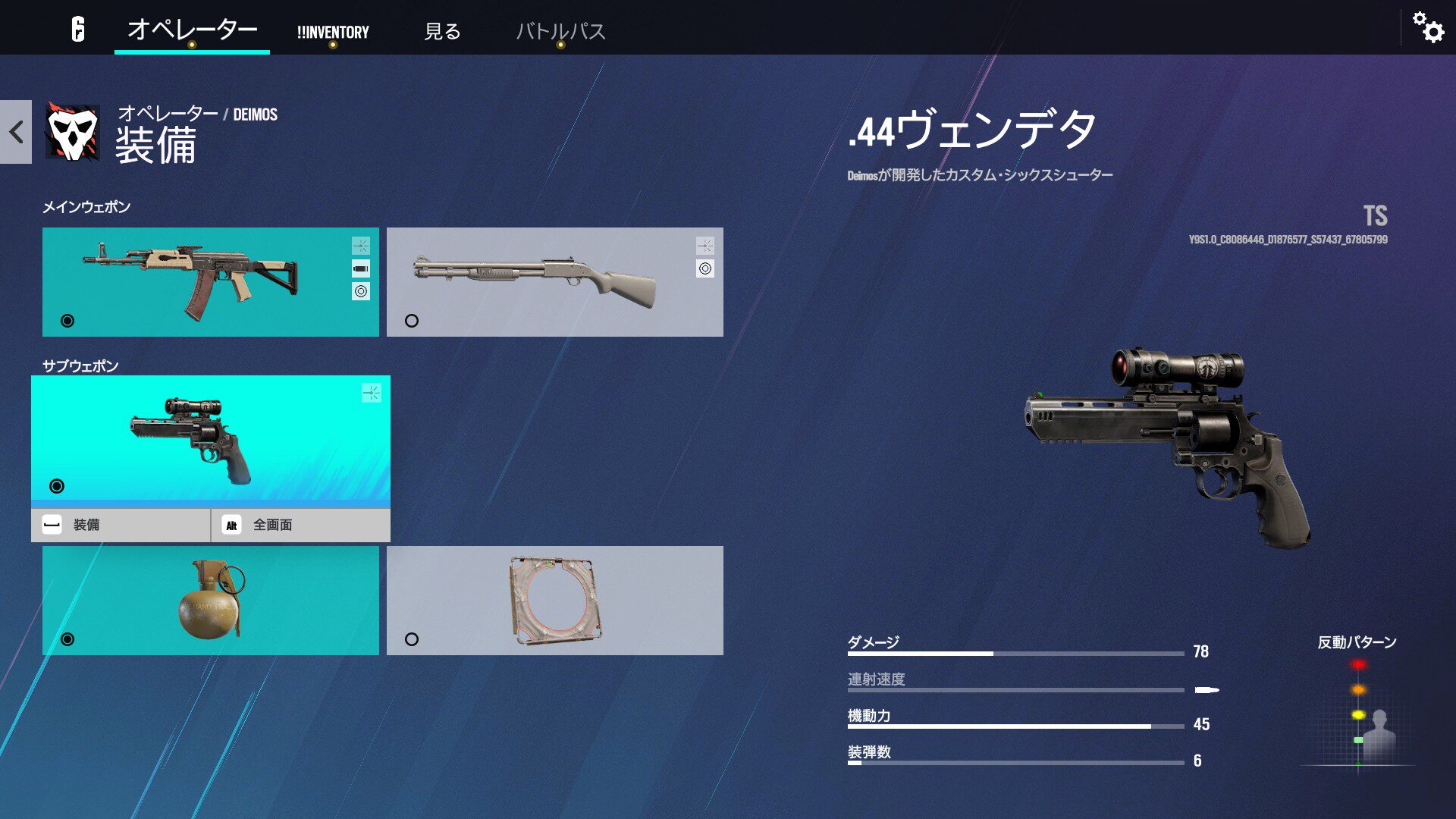
Task: Open the バトルパス tab
Action: pyautogui.click(x=560, y=33)
